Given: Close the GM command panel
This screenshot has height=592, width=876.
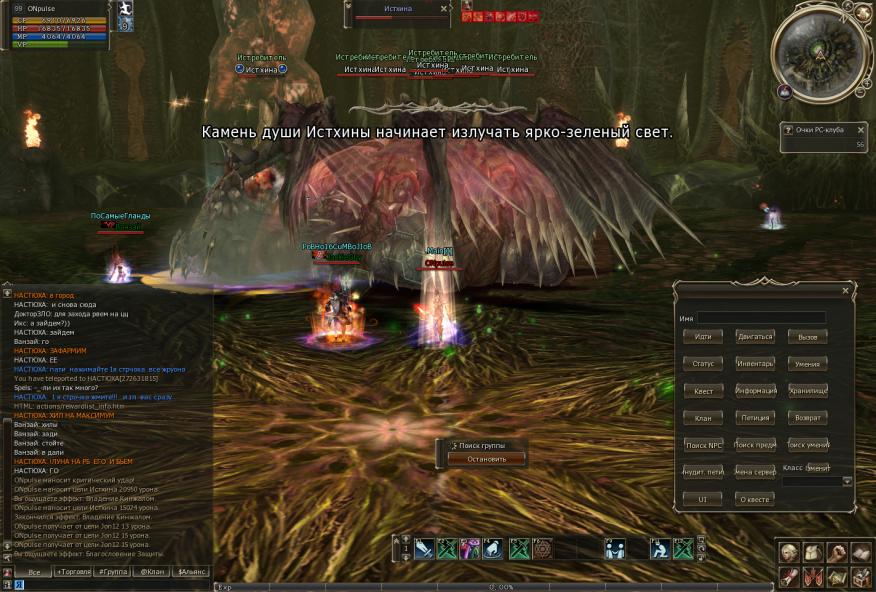Looking at the screenshot, I should (x=845, y=291).
